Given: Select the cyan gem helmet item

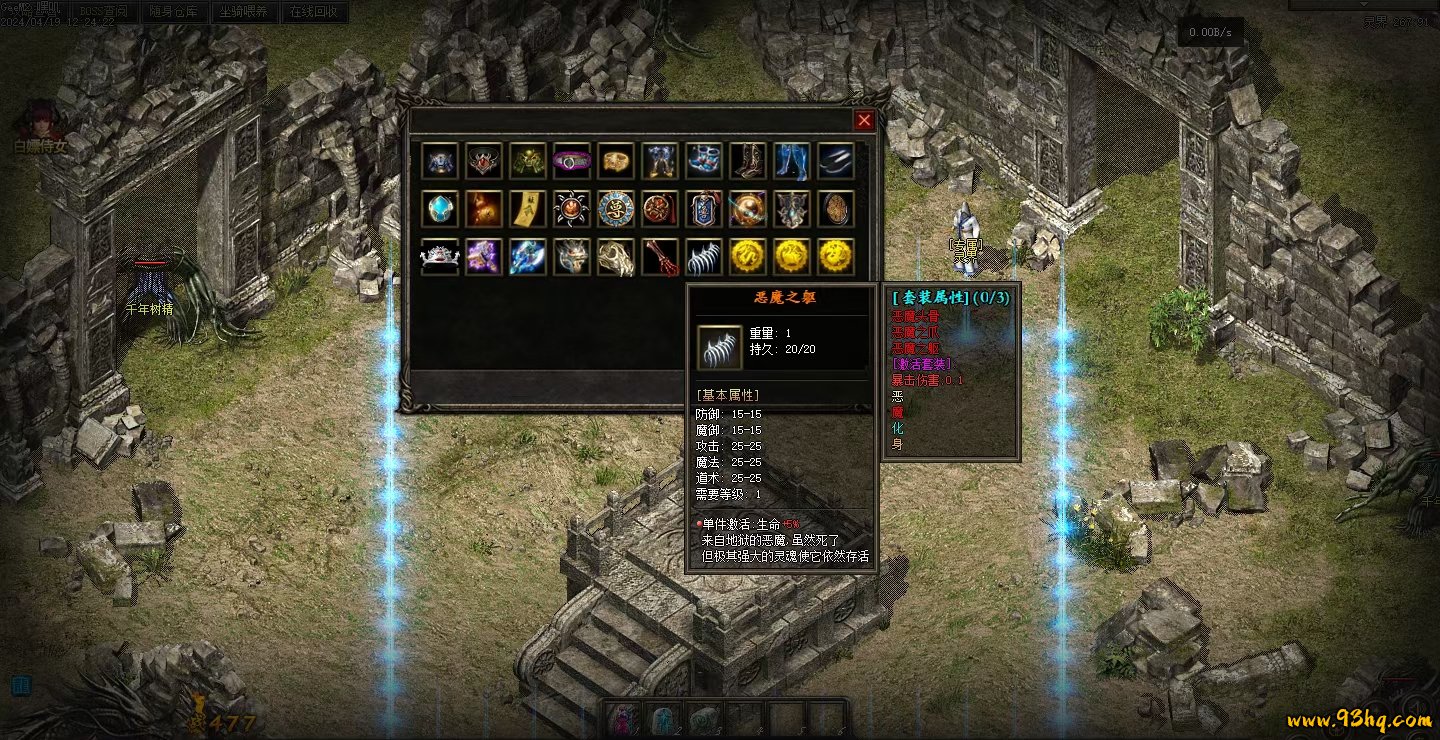Looking at the screenshot, I should 440,208.
